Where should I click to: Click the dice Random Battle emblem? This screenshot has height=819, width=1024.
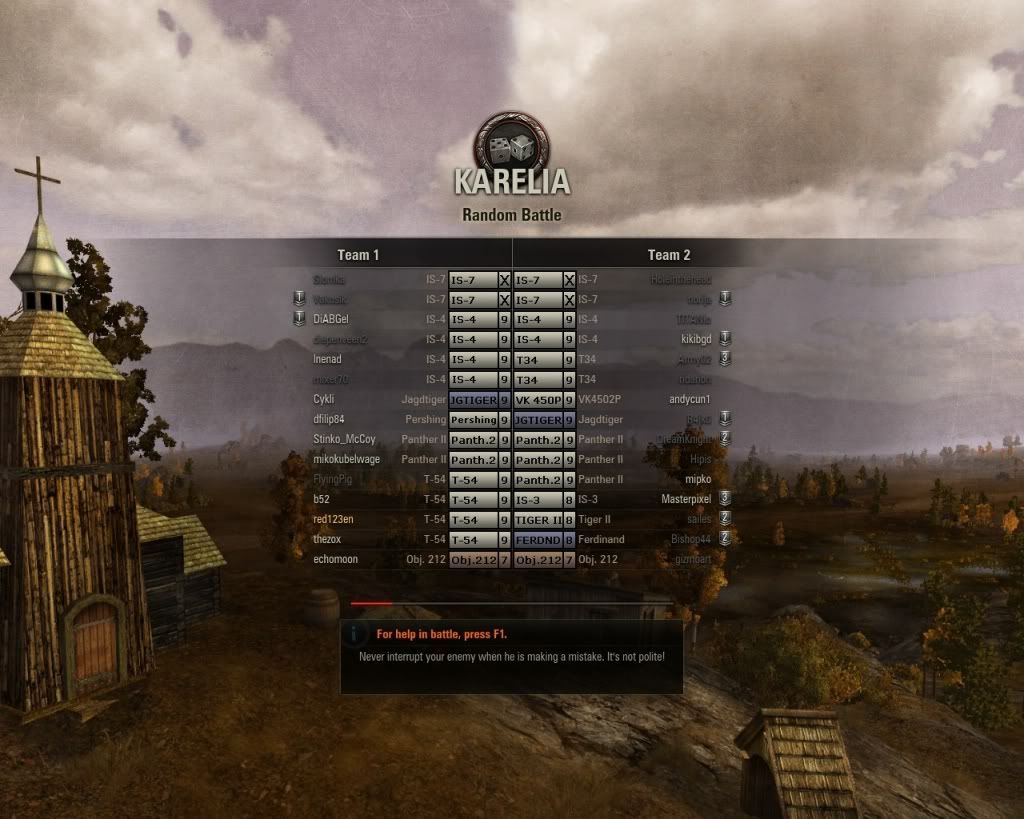[510, 148]
